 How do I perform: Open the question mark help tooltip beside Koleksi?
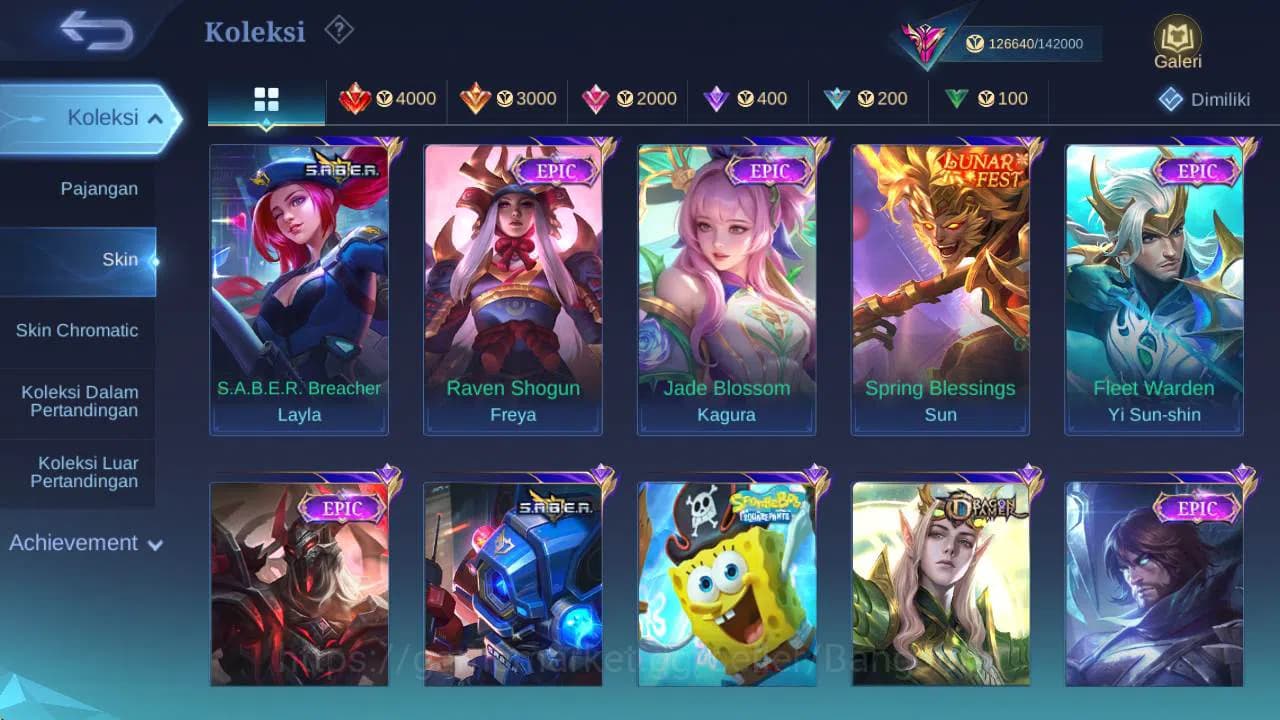(338, 31)
